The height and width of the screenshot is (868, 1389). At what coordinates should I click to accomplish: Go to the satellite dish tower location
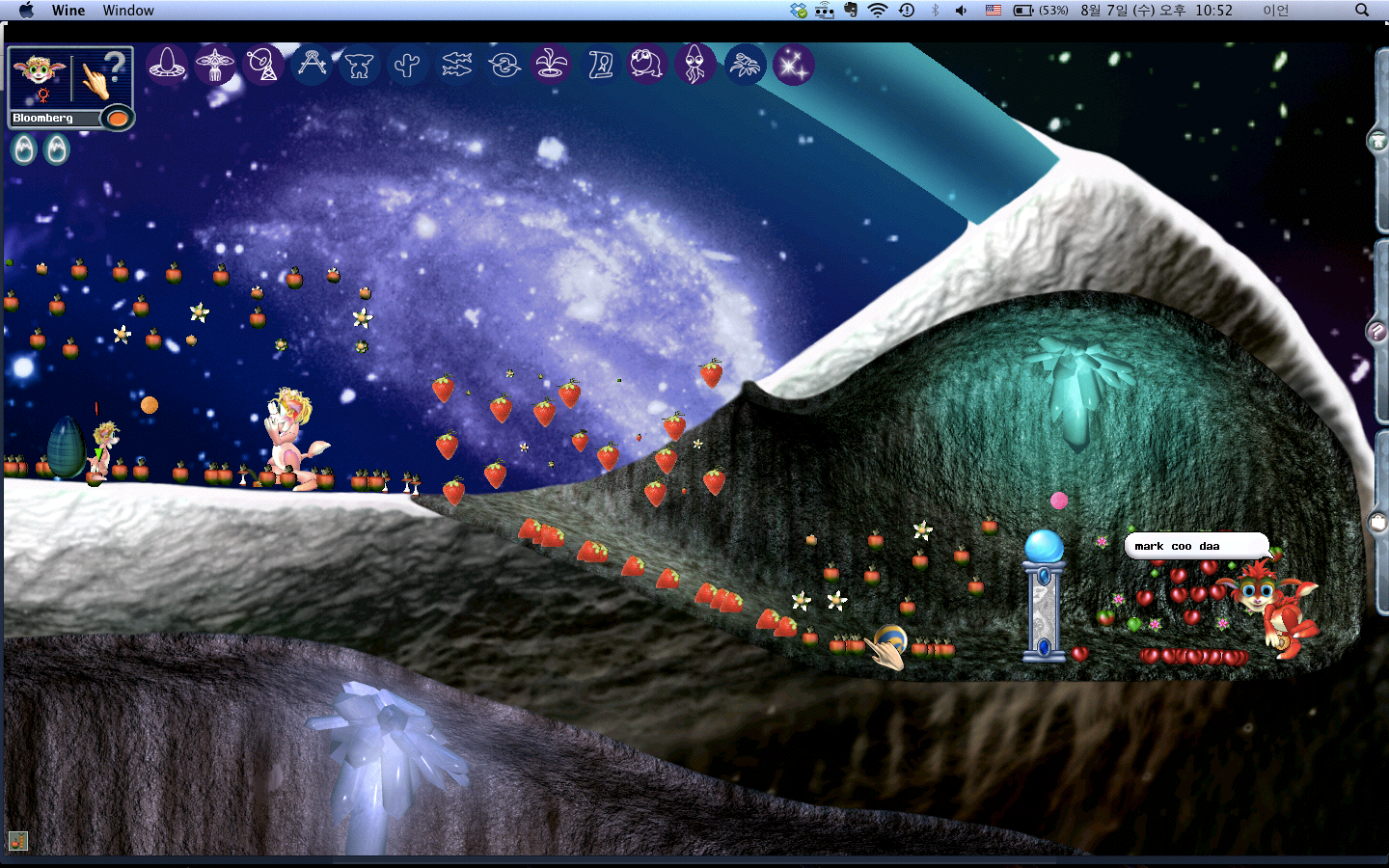pos(262,65)
